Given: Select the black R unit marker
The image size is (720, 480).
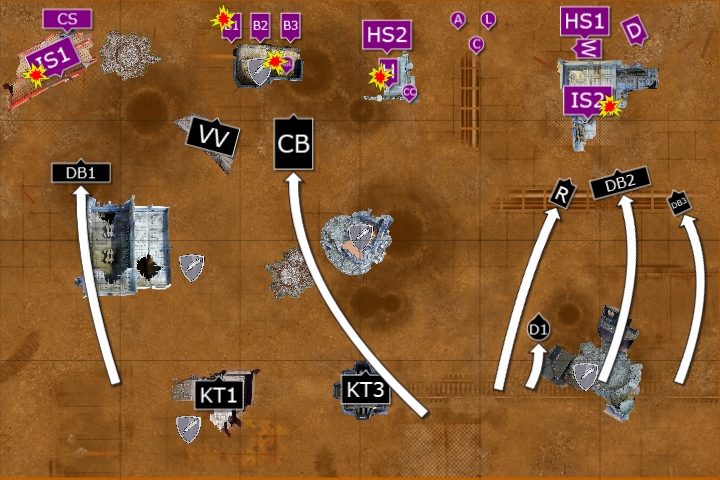Looking at the screenshot, I should 561,194.
